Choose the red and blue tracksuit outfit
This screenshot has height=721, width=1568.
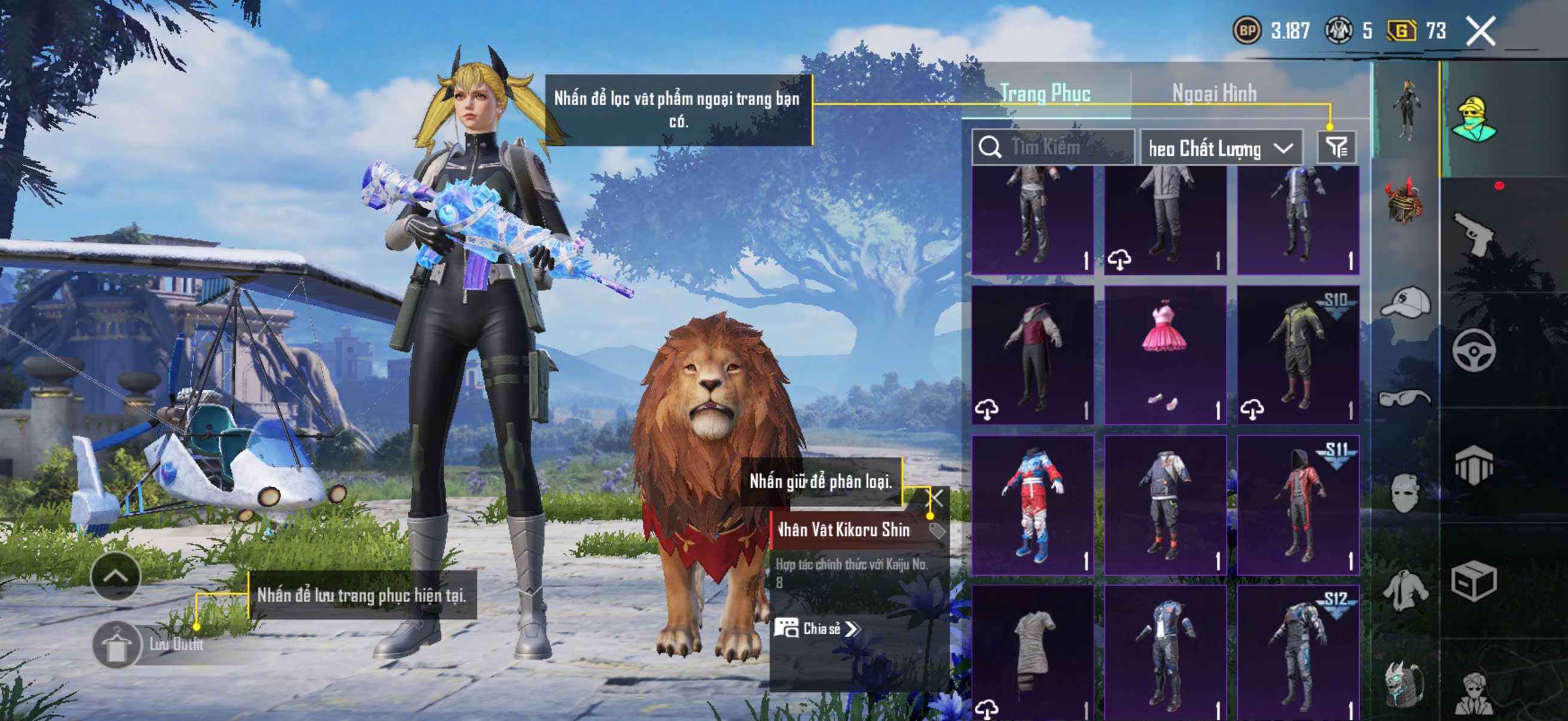(1032, 505)
